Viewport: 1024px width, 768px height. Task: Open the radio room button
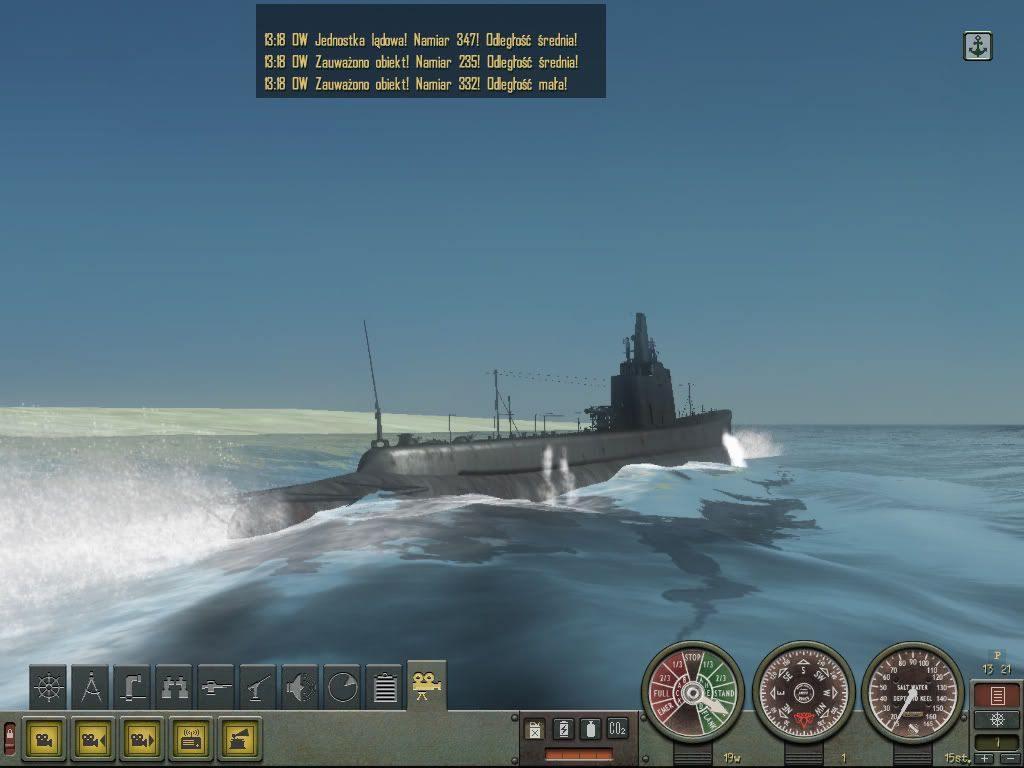191,739
